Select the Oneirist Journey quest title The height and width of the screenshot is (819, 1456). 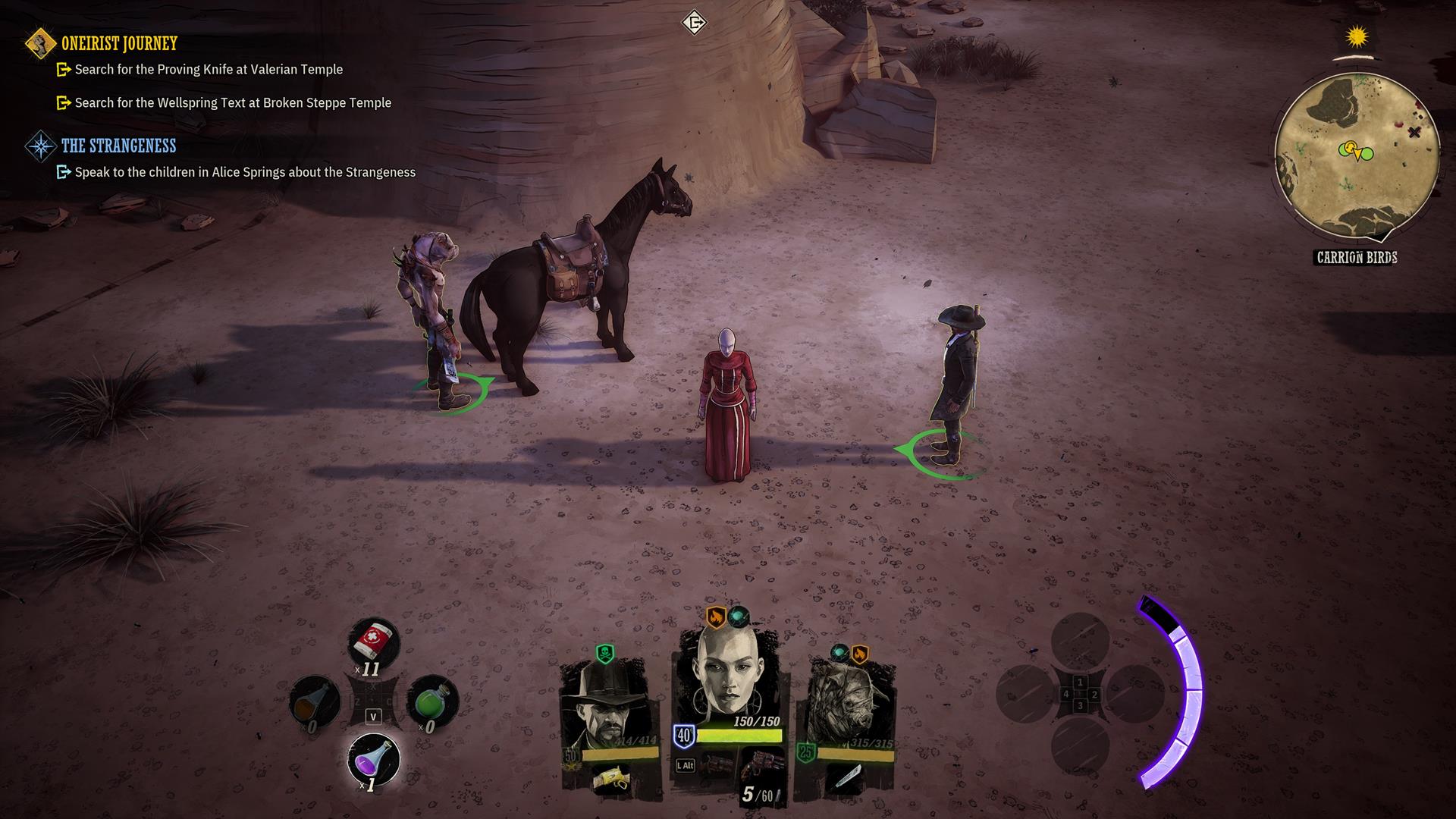tap(119, 43)
